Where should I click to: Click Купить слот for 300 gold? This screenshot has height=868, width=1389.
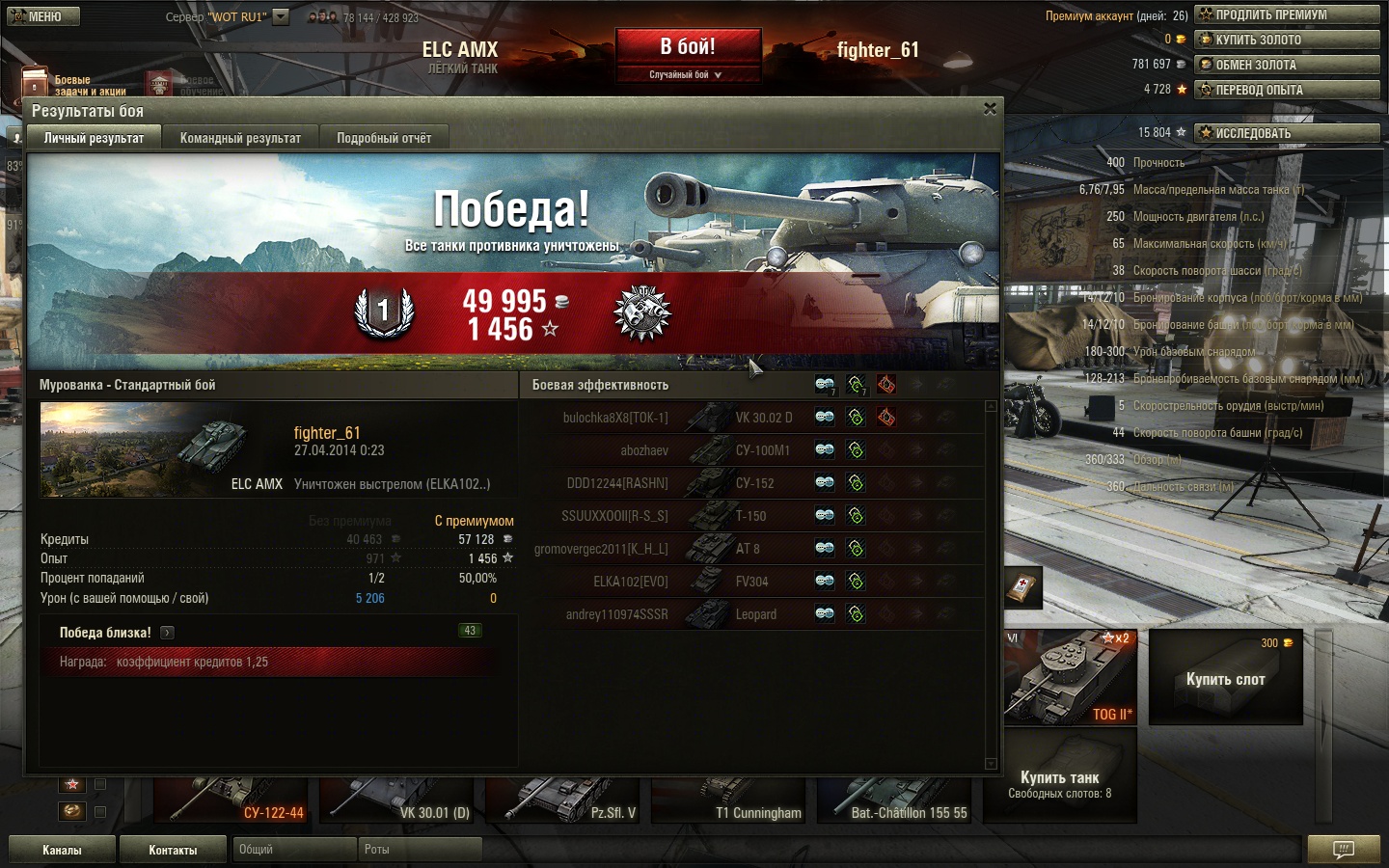click(x=1225, y=679)
